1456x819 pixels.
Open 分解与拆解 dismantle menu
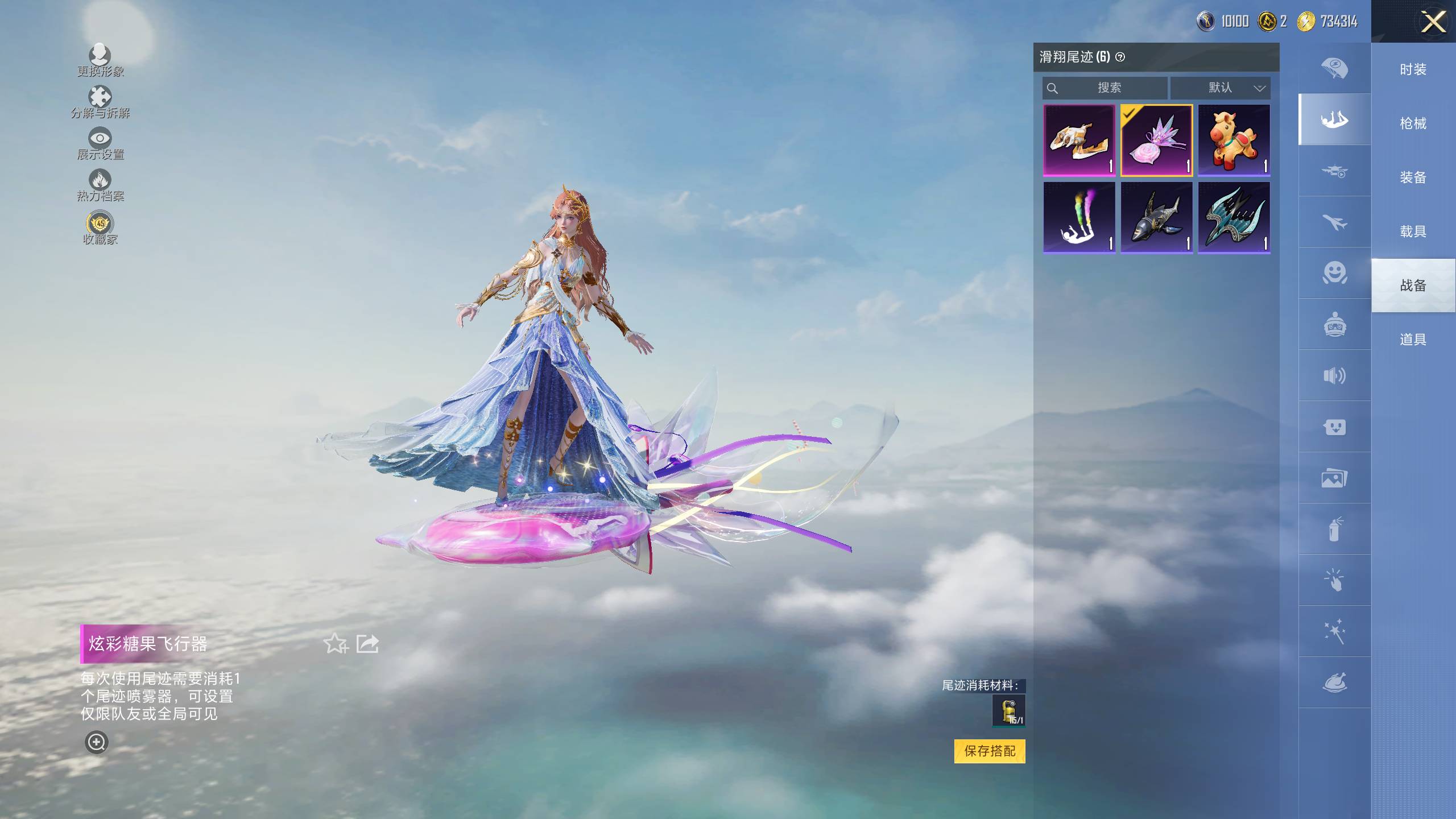[x=100, y=102]
